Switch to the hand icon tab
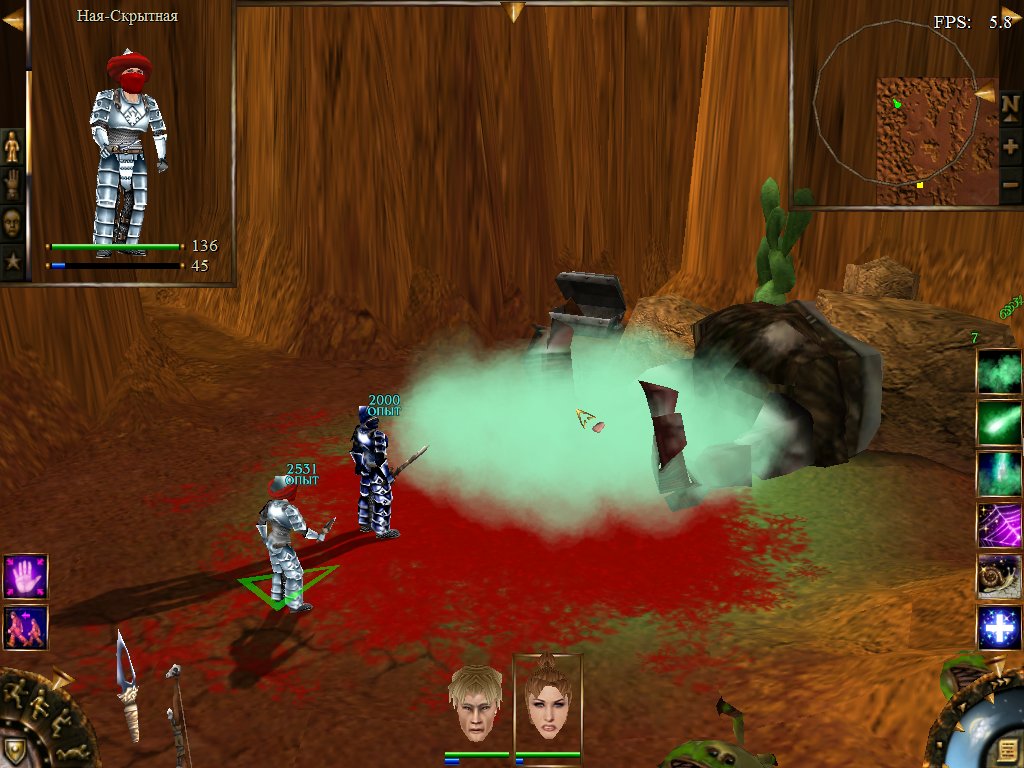Image resolution: width=1024 pixels, height=768 pixels. (12, 185)
